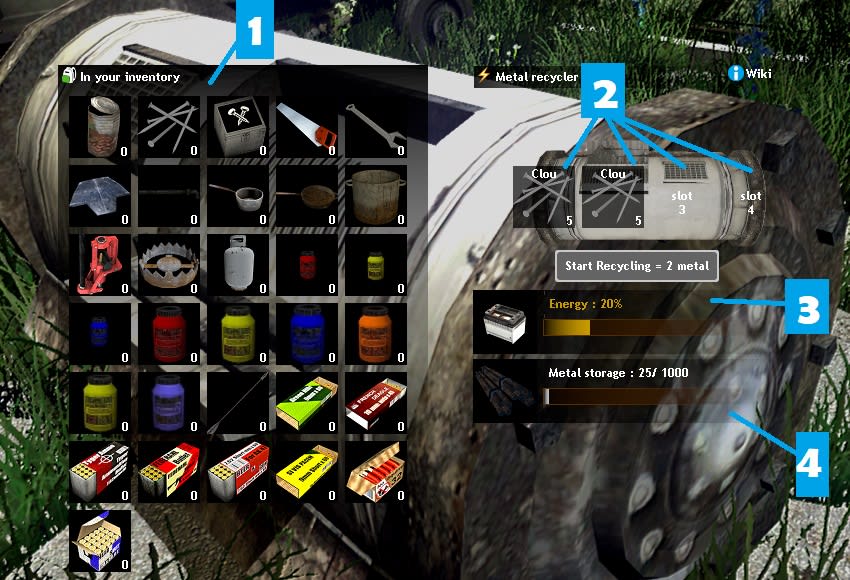Click the large cooking pot slot

[375, 195]
